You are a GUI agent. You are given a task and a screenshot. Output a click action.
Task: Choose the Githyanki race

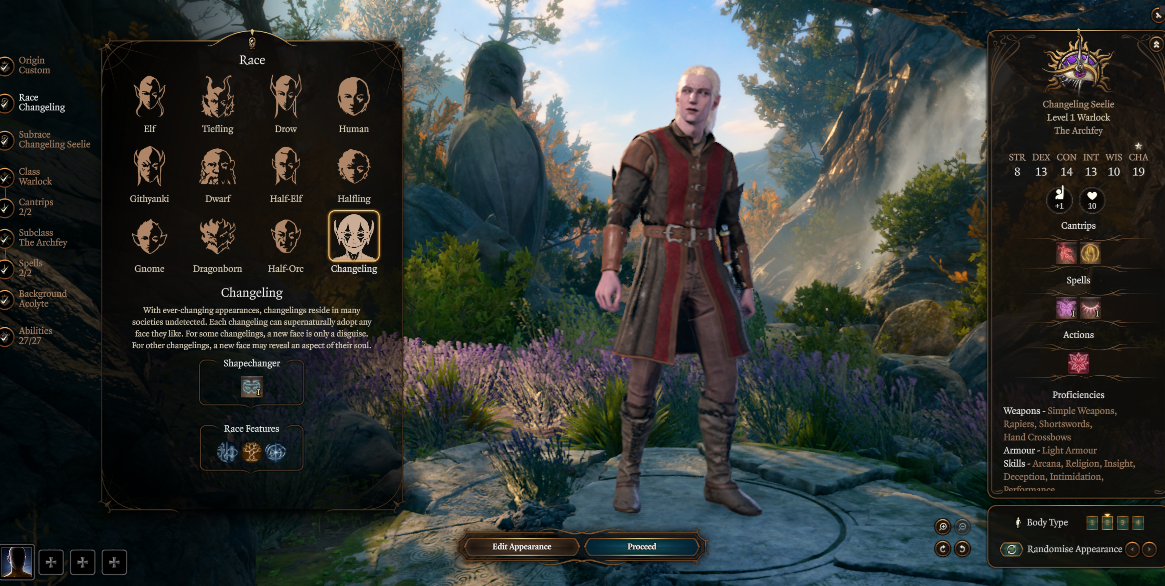pos(149,167)
